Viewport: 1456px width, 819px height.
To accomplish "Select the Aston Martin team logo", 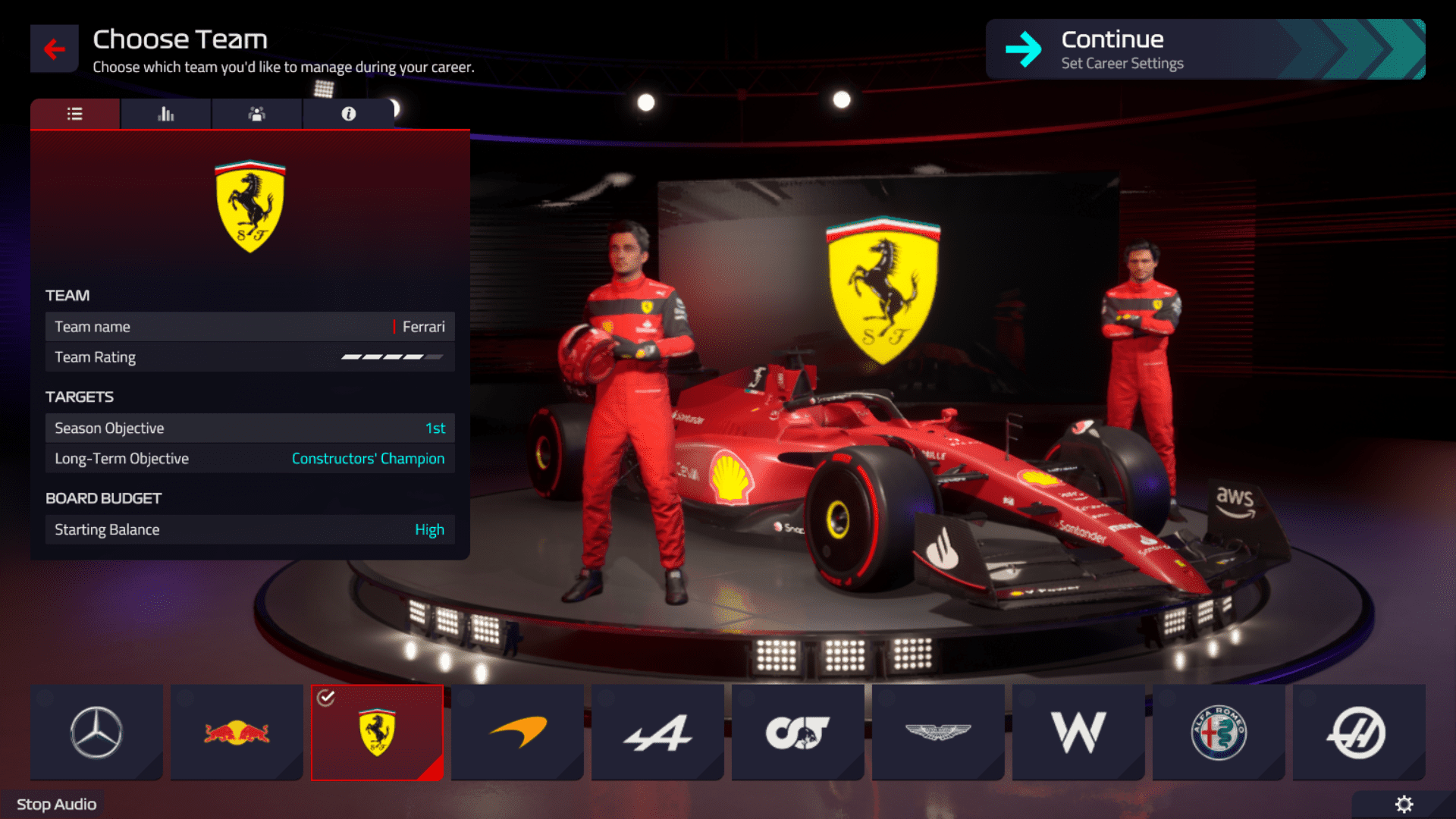I will [938, 732].
